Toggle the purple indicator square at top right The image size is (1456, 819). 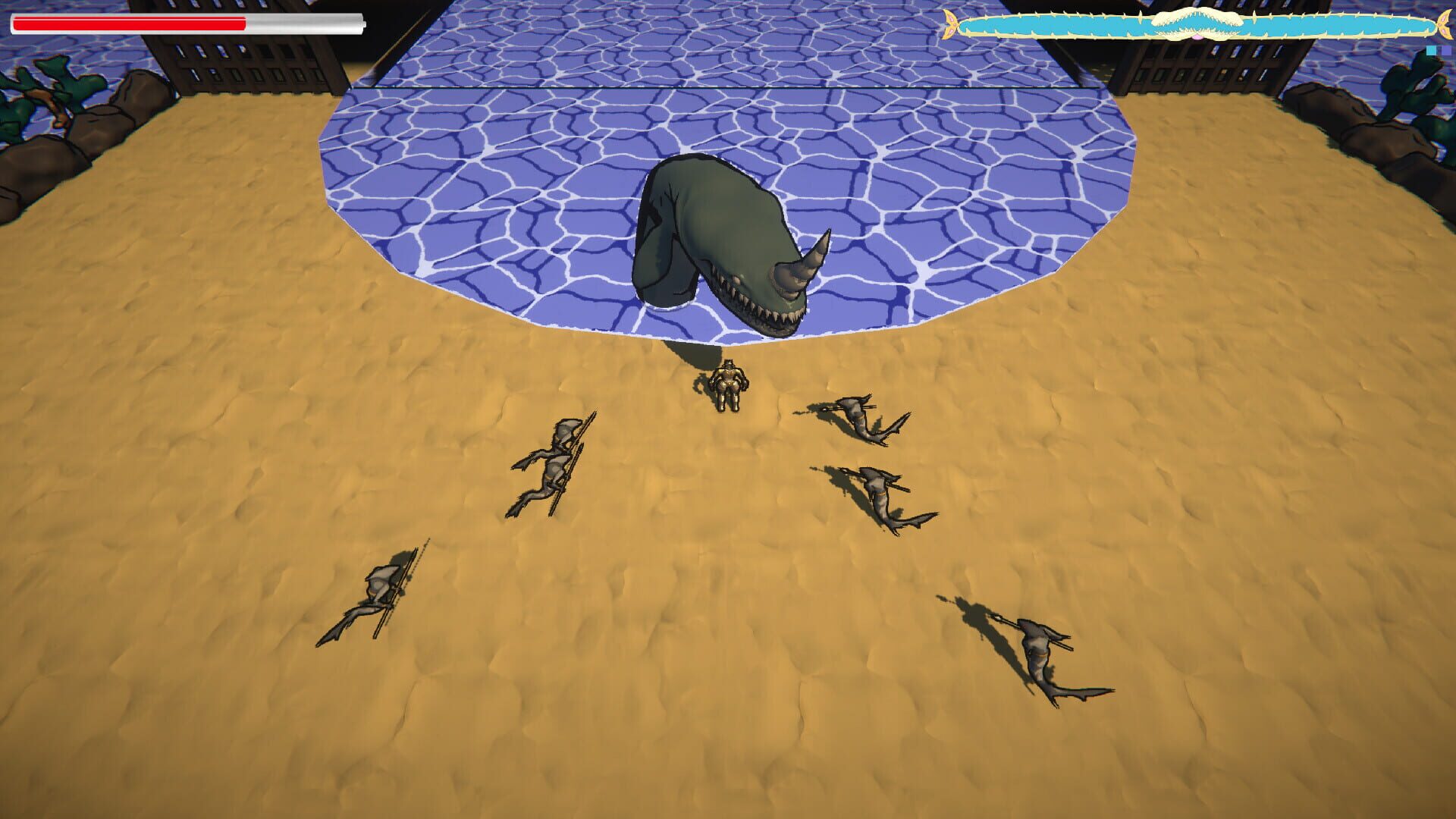pos(1446,51)
